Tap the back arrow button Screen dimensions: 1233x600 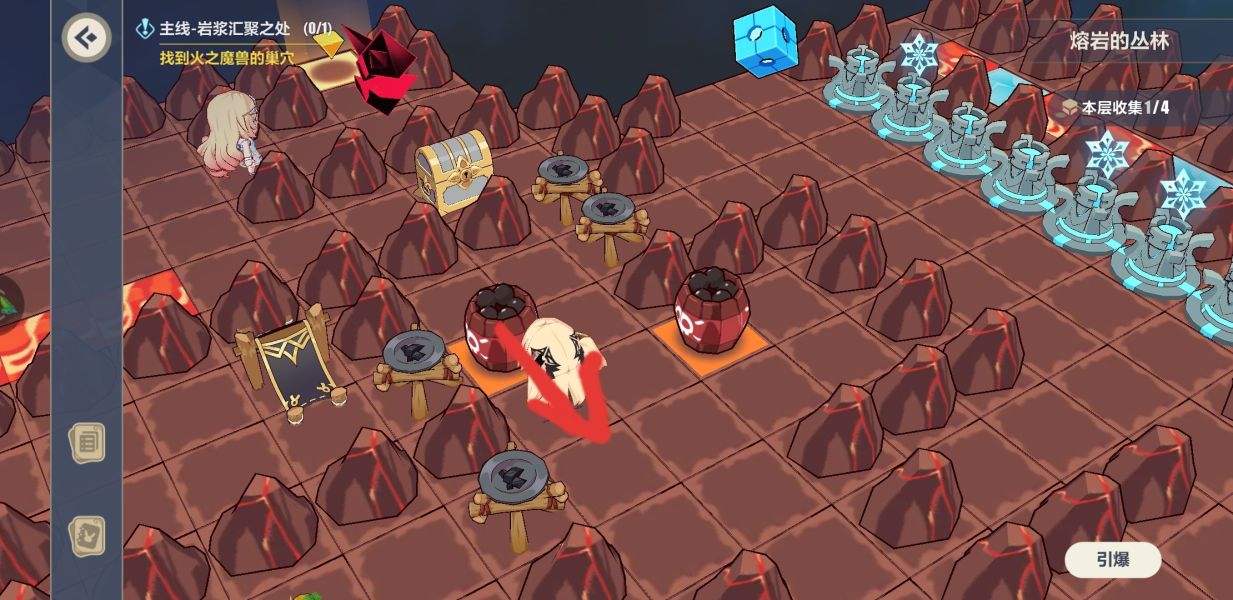coord(86,39)
